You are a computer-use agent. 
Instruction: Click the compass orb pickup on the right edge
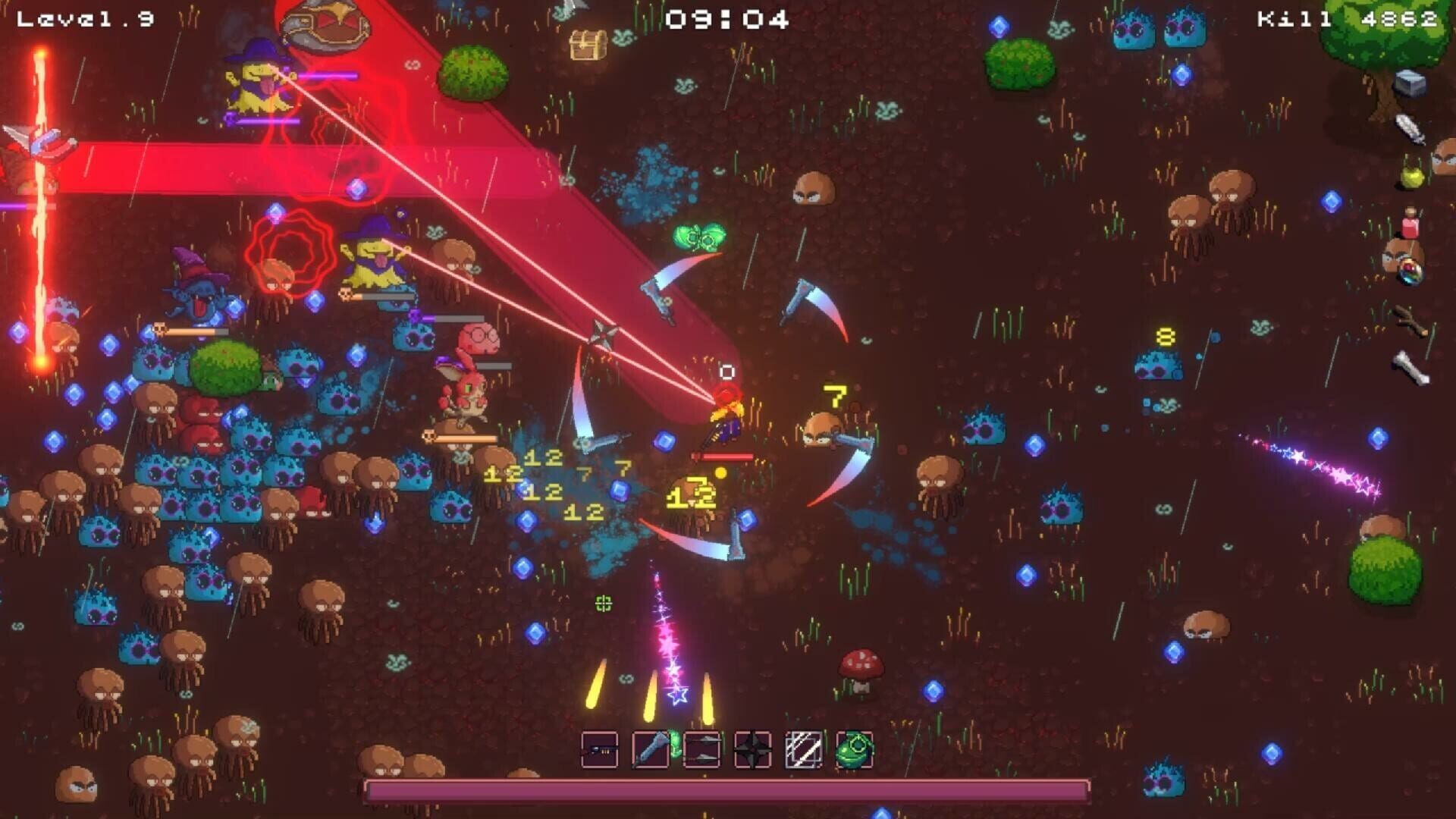pyautogui.click(x=1409, y=273)
